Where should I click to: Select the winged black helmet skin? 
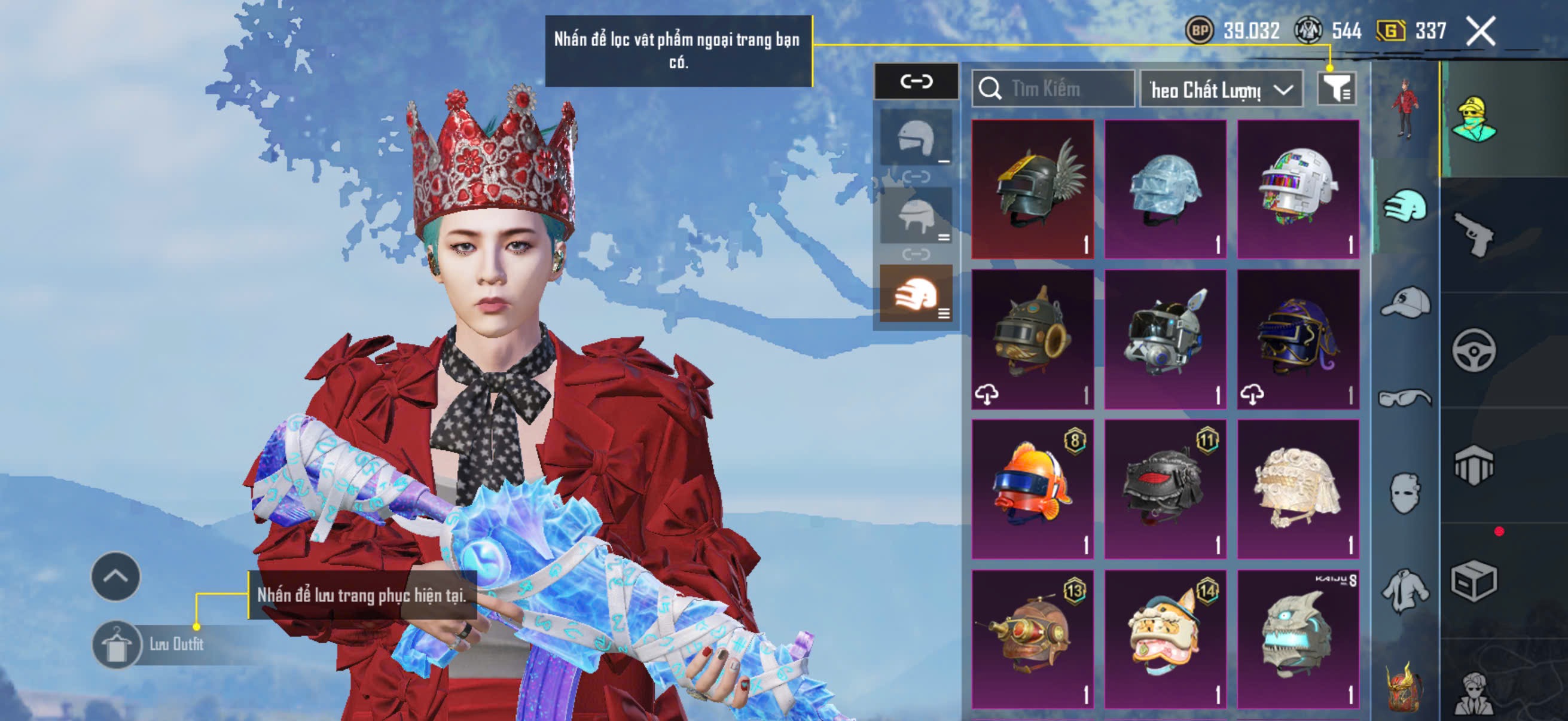1032,188
